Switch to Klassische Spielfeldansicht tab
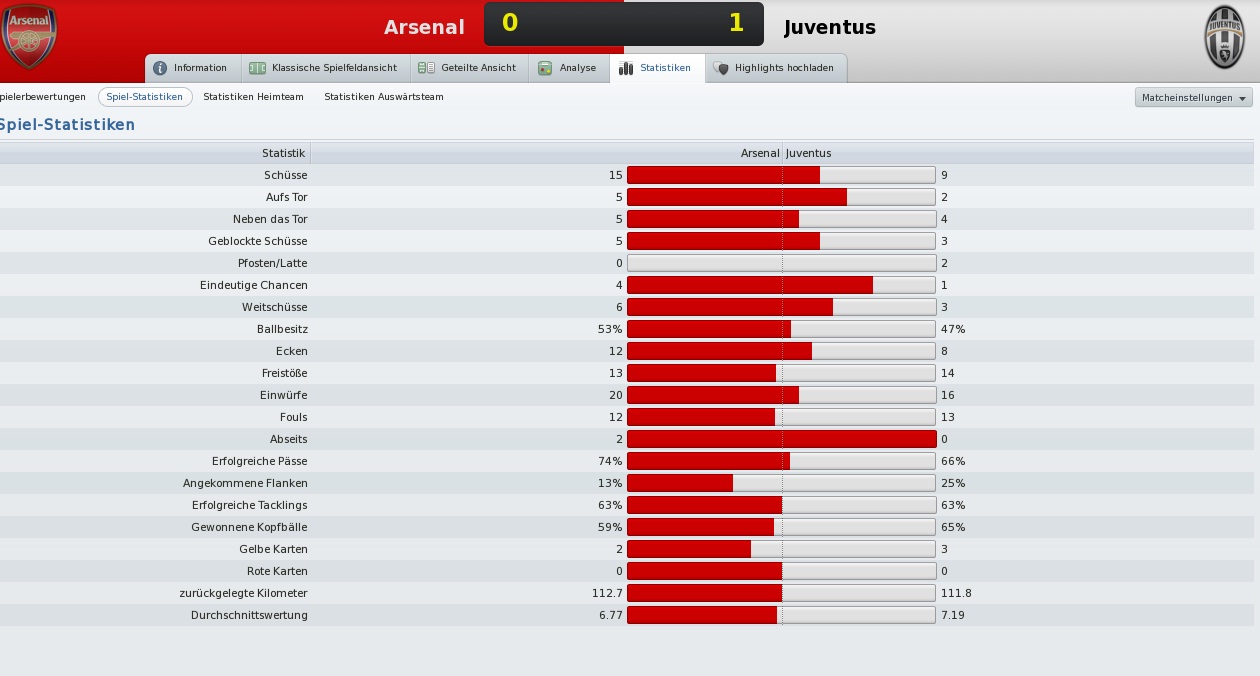 click(323, 68)
